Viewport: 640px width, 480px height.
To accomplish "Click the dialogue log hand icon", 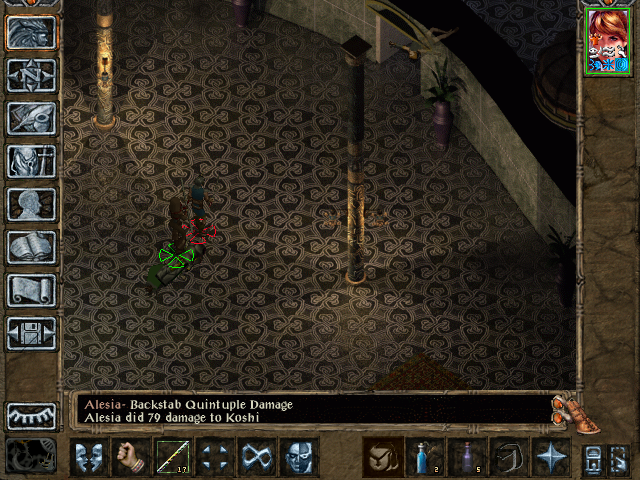I will [x=567, y=409].
